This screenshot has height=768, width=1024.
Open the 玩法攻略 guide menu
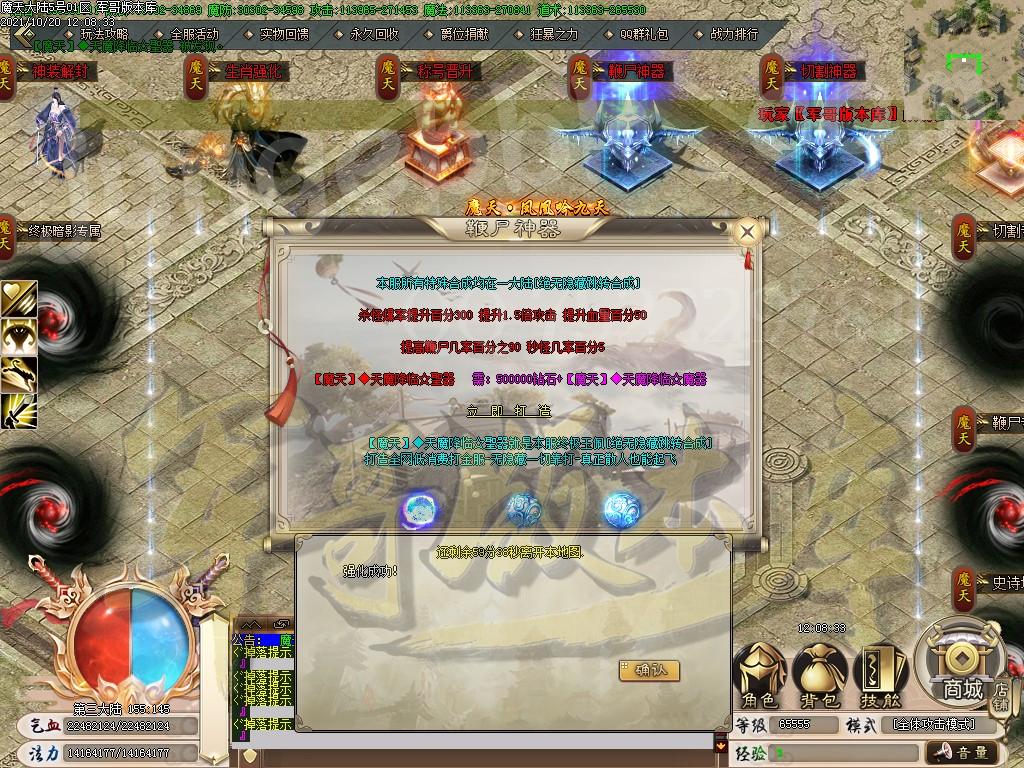[x=105, y=33]
